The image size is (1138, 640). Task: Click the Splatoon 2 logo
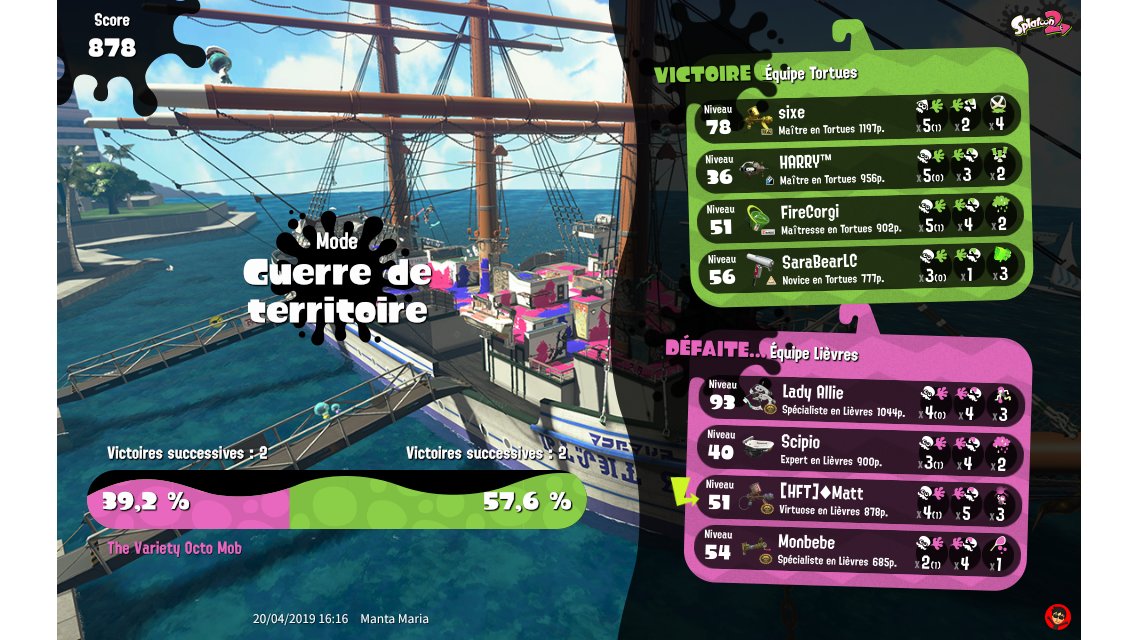(1040, 24)
